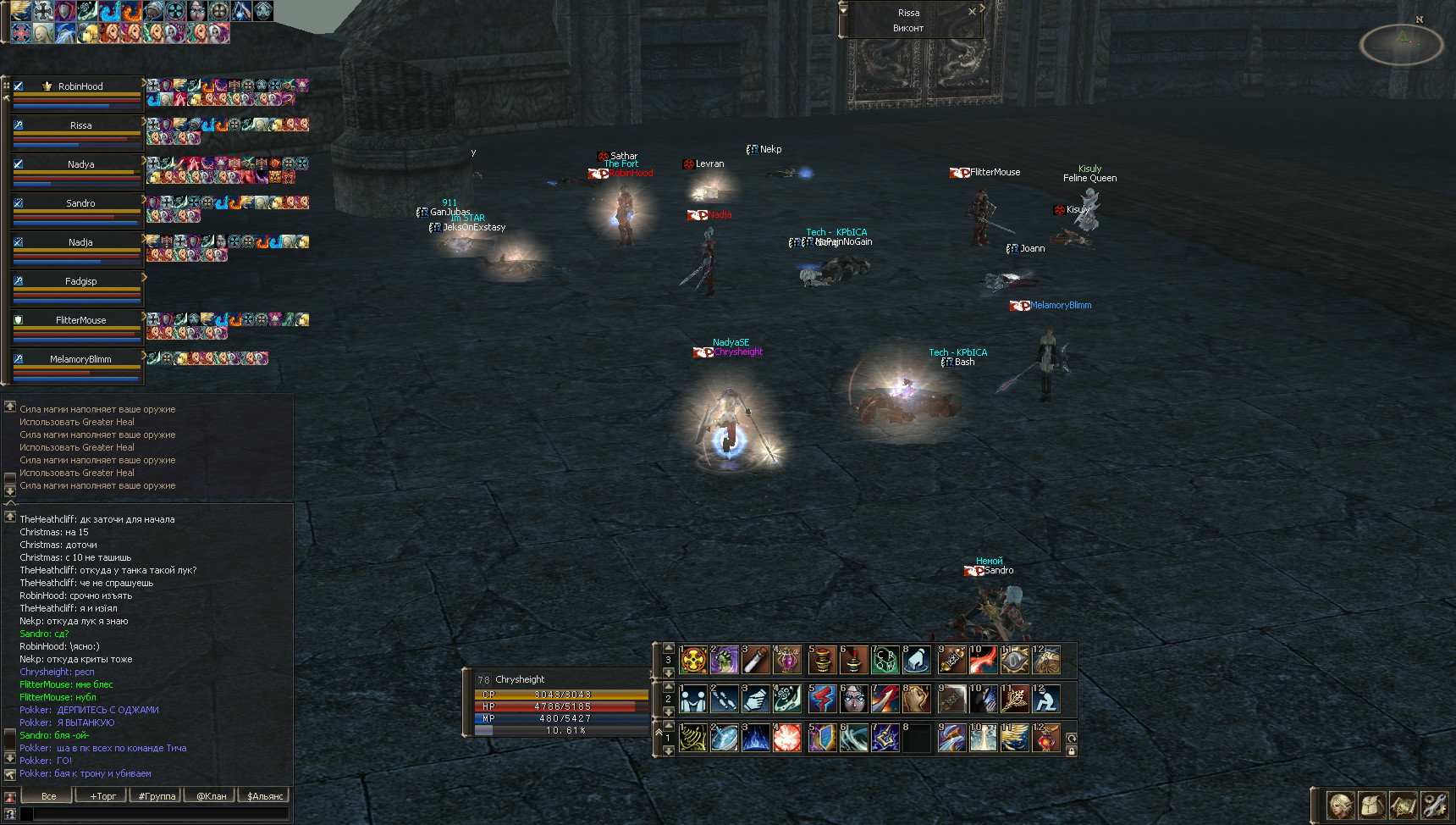Viewport: 1456px width, 825px height.
Task: Open the #Группа chat tab
Action: (157, 796)
